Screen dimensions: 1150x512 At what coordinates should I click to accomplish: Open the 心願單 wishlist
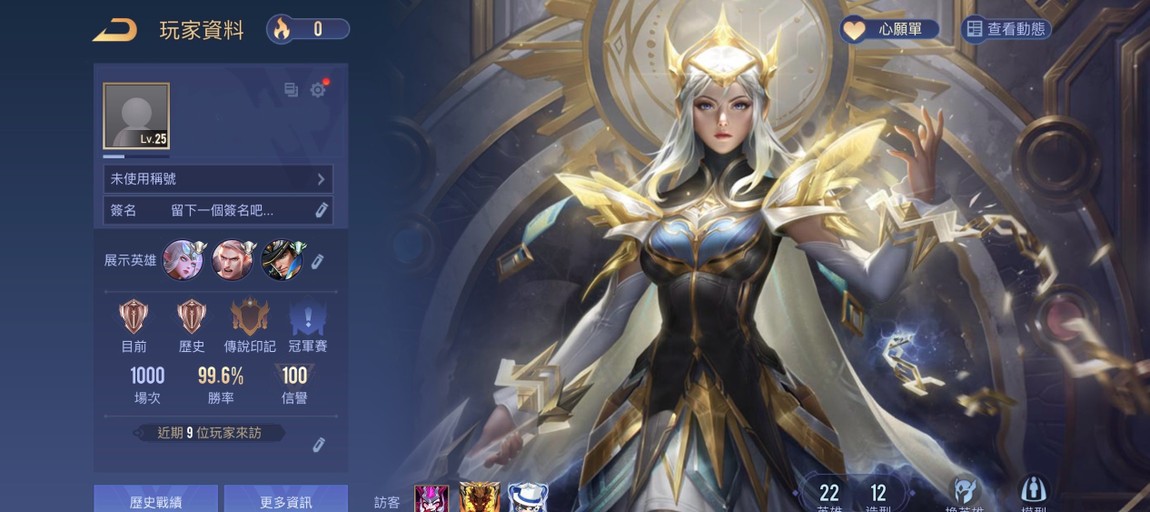889,30
